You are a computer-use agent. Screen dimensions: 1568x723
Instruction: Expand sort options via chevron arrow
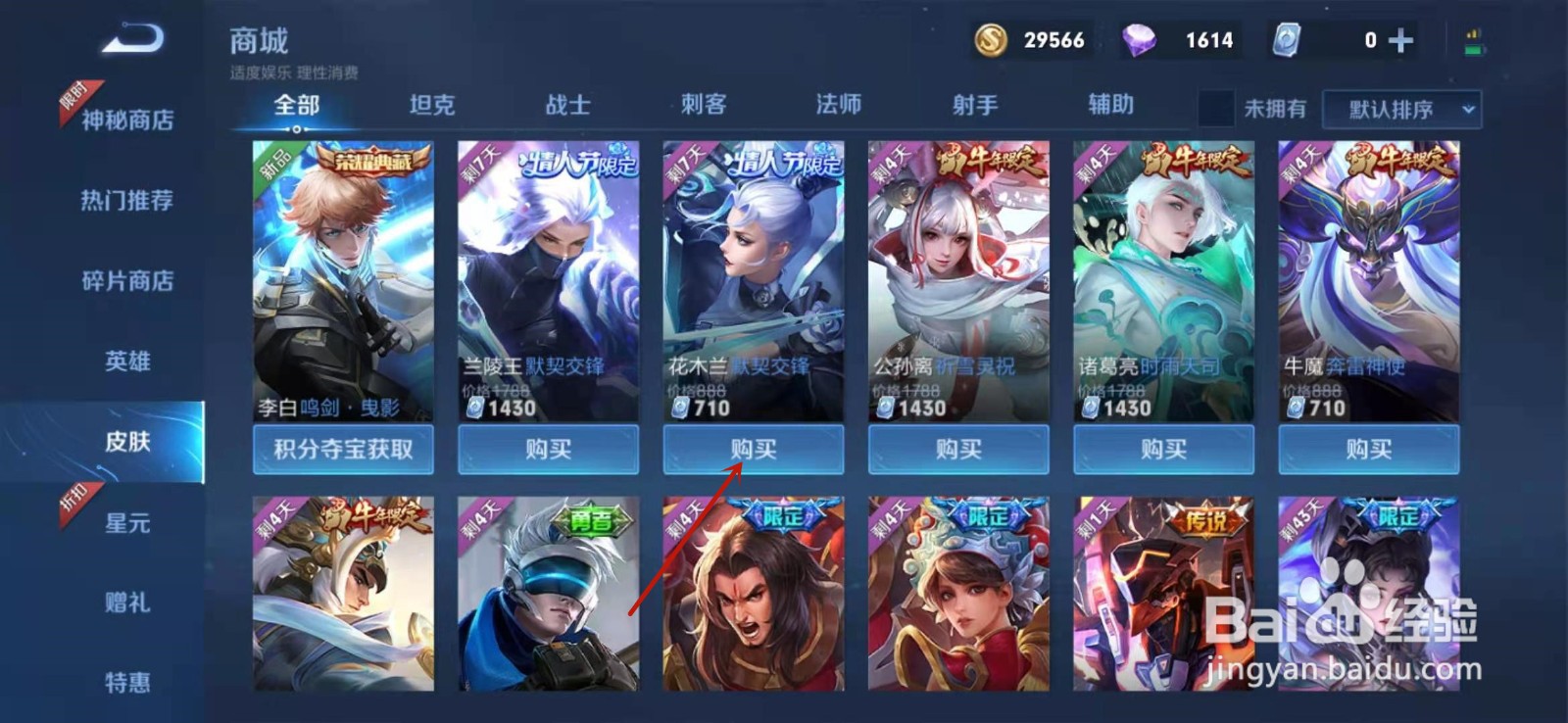(x=1466, y=108)
